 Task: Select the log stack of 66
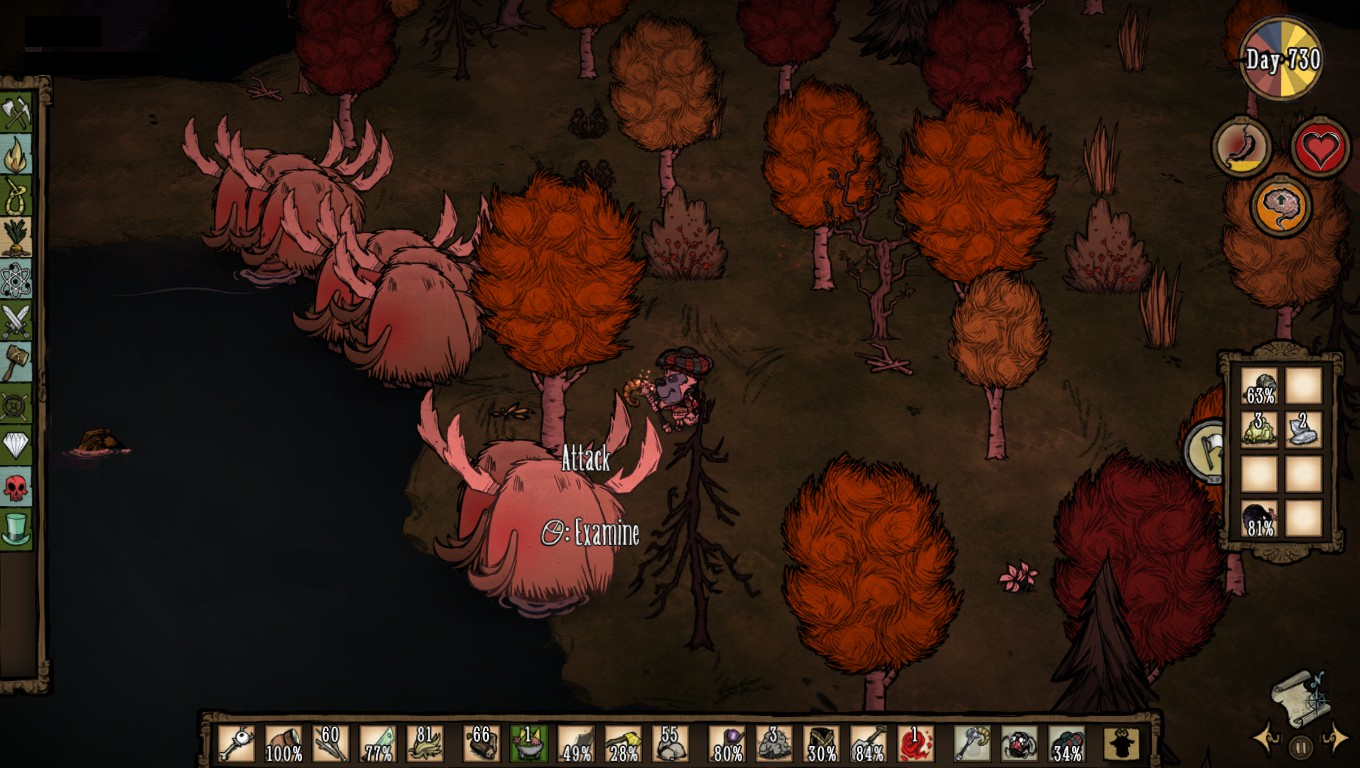(481, 744)
